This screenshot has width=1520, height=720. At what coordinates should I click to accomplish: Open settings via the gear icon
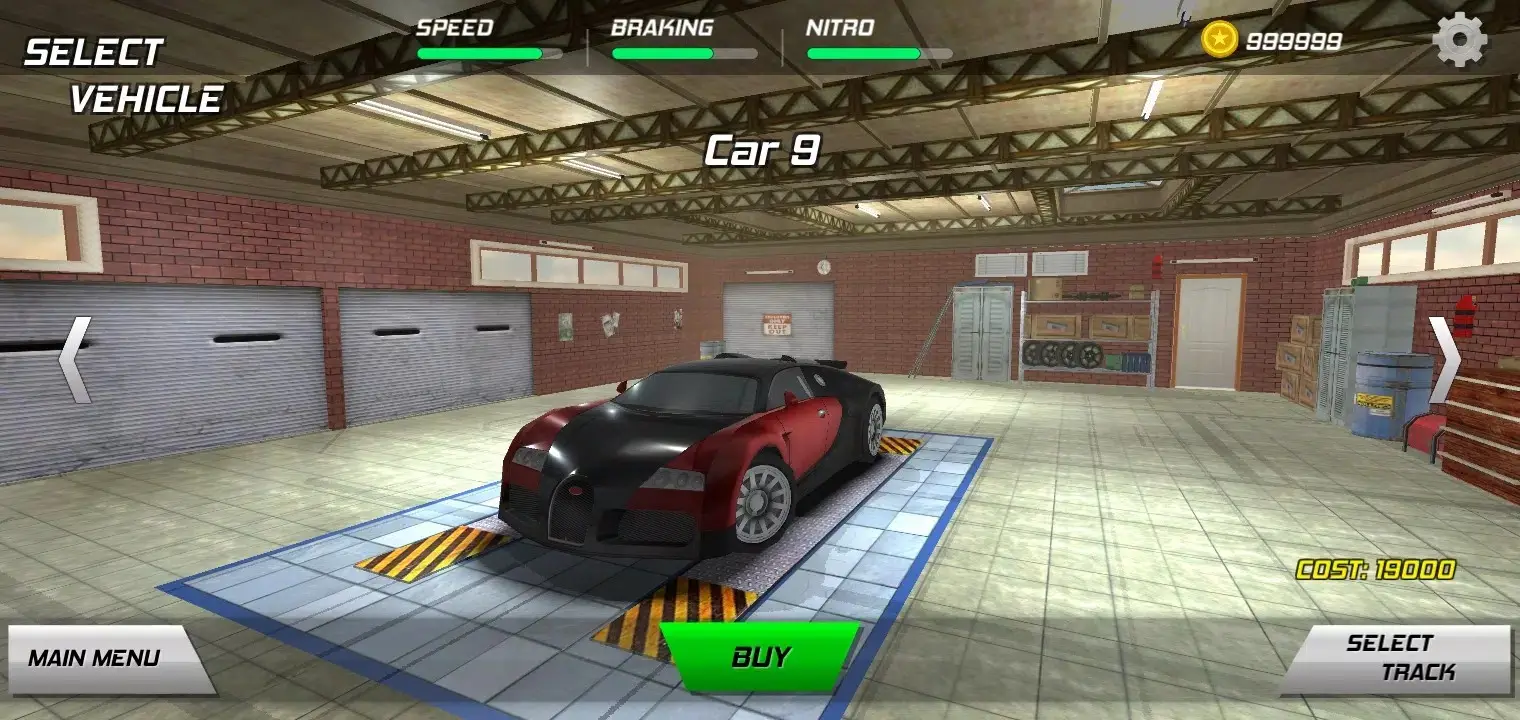coord(1459,40)
